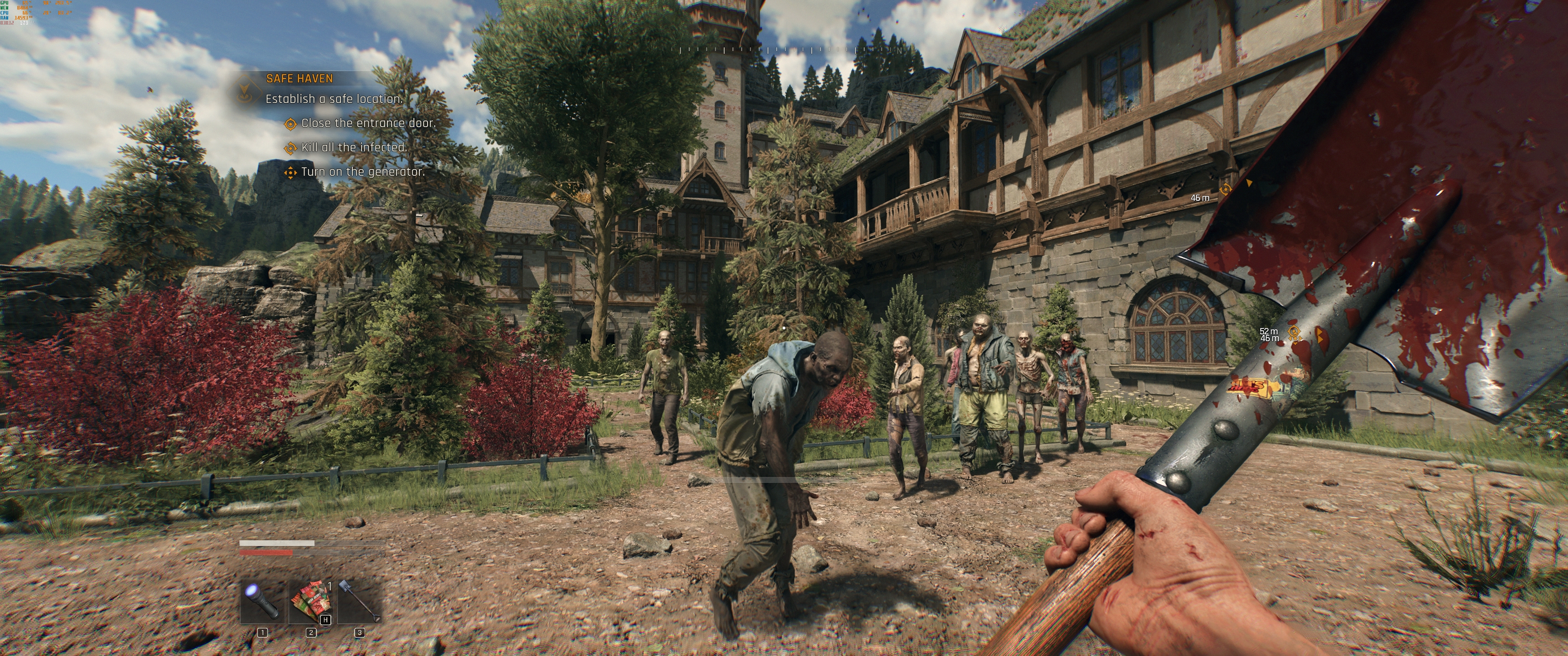
Task: Open the Safe Haven quest tracker title
Action: click(x=299, y=78)
